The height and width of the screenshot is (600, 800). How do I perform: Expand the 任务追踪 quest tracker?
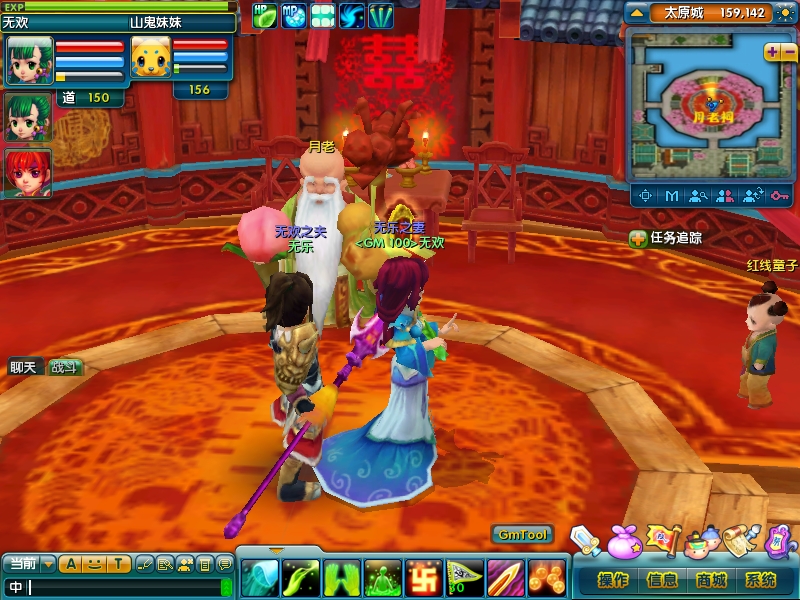(637, 238)
